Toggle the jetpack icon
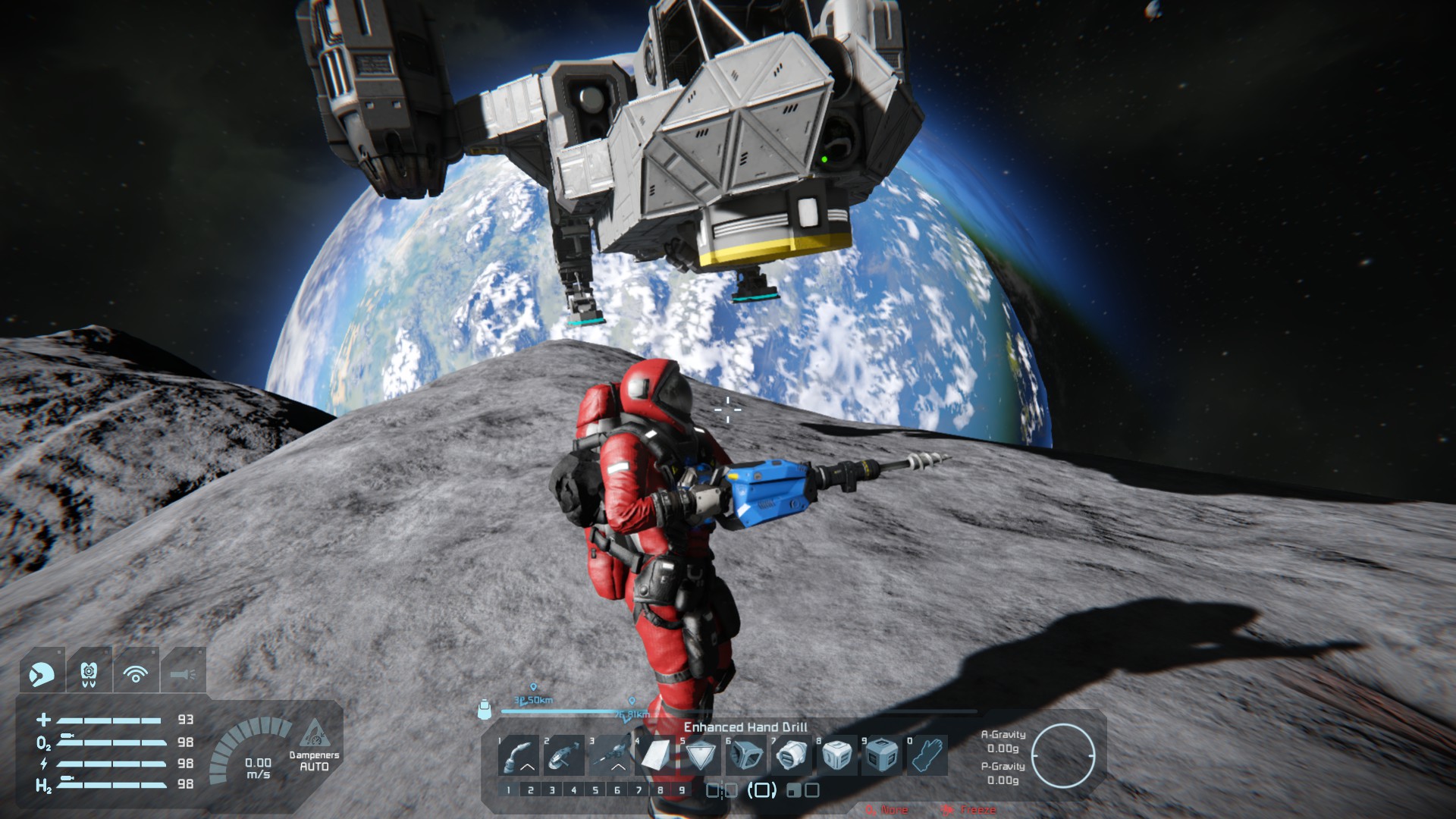This screenshot has height=819, width=1456. coord(89,673)
